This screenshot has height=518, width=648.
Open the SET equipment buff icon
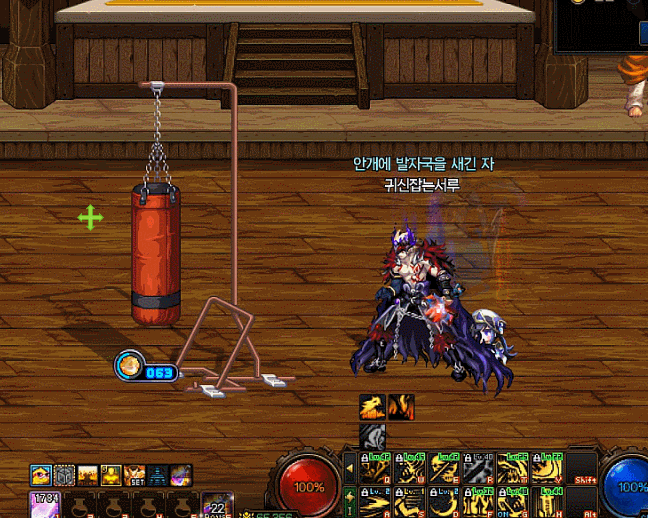tap(133, 473)
